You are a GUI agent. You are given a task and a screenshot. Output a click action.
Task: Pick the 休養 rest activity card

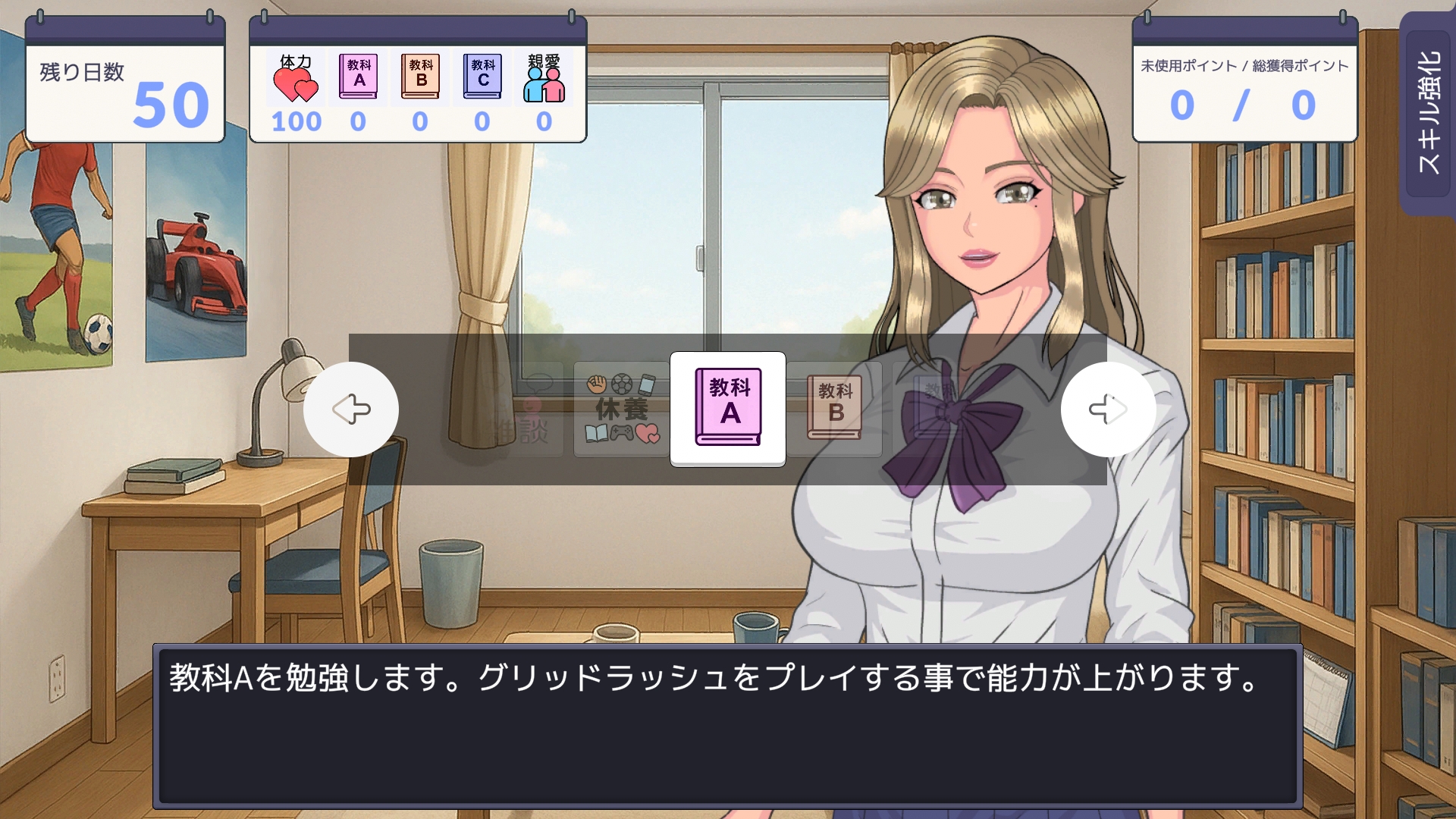[x=622, y=409]
